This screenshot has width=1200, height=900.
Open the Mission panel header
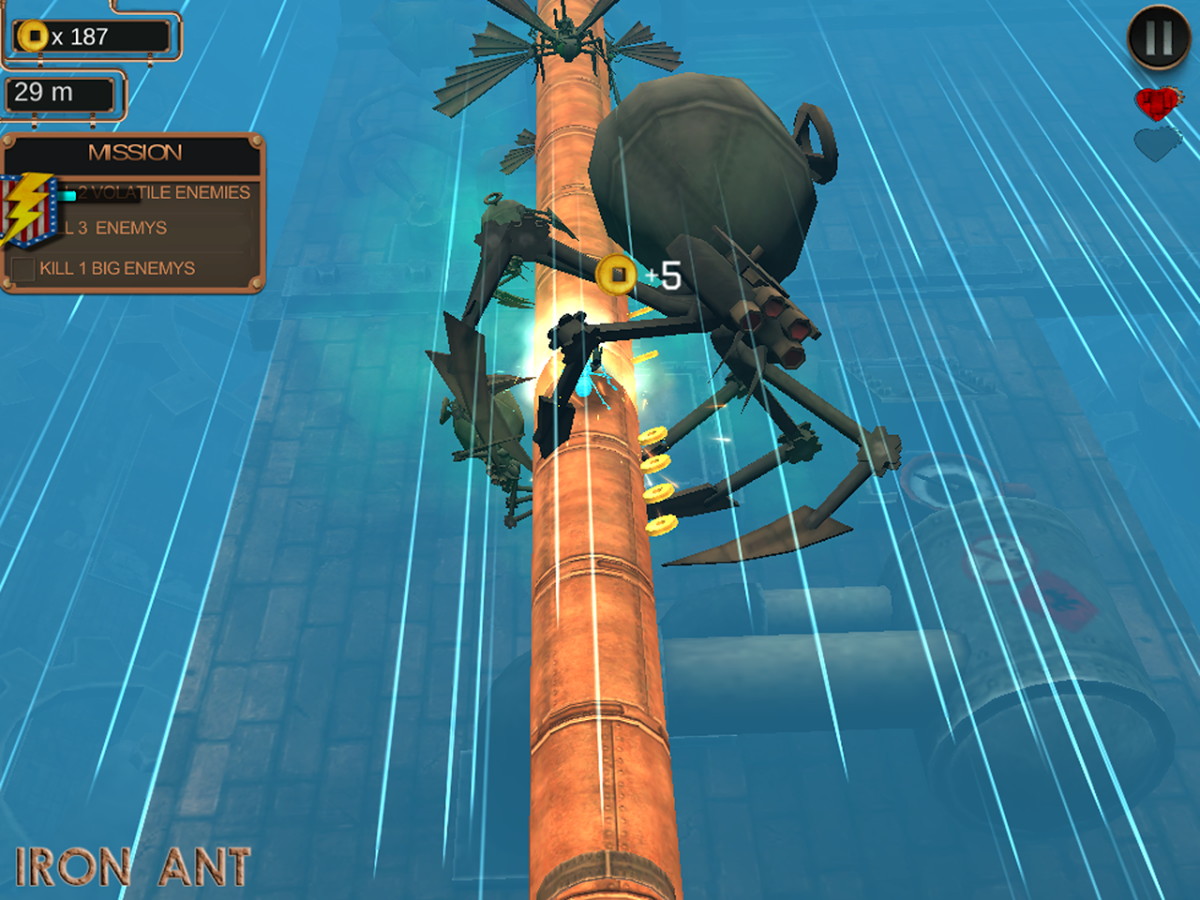tap(134, 153)
